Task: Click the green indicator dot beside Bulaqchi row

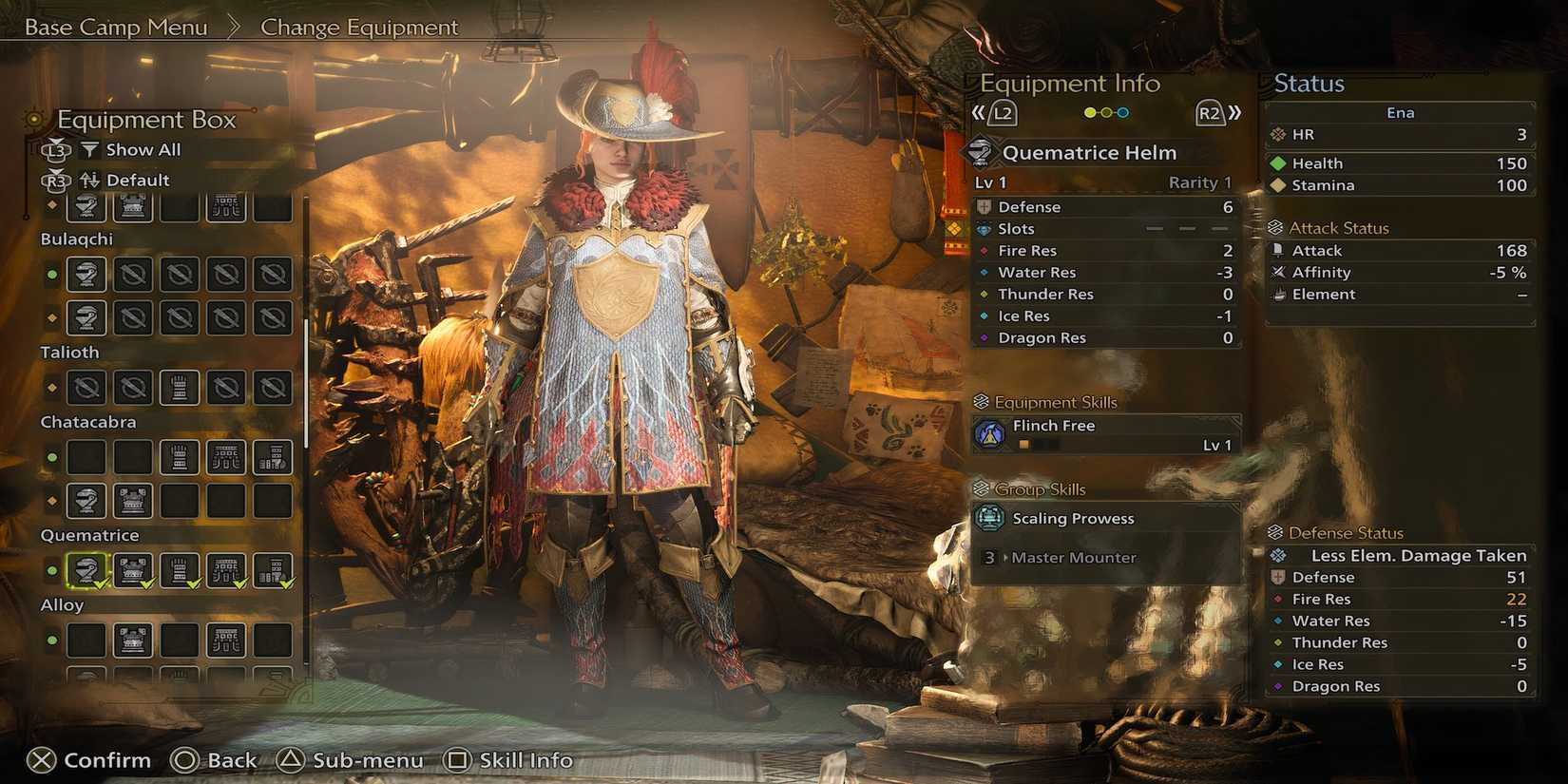Action: 53,275
